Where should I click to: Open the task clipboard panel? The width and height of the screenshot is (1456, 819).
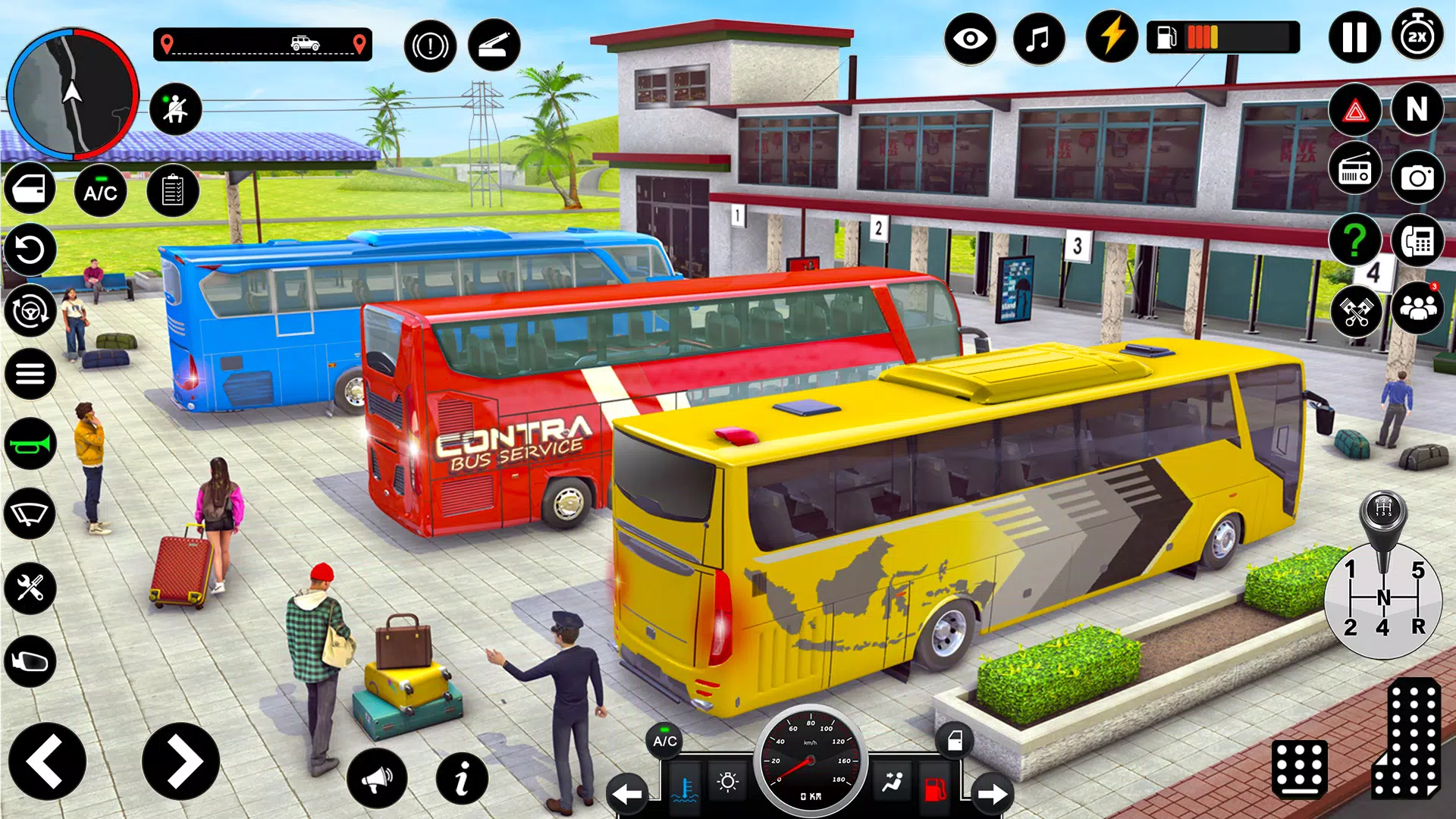pyautogui.click(x=174, y=192)
